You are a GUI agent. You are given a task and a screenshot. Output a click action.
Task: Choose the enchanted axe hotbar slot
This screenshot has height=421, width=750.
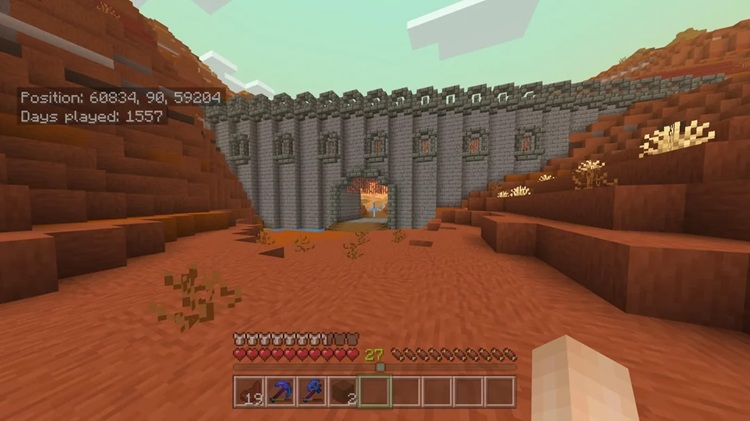pos(312,391)
